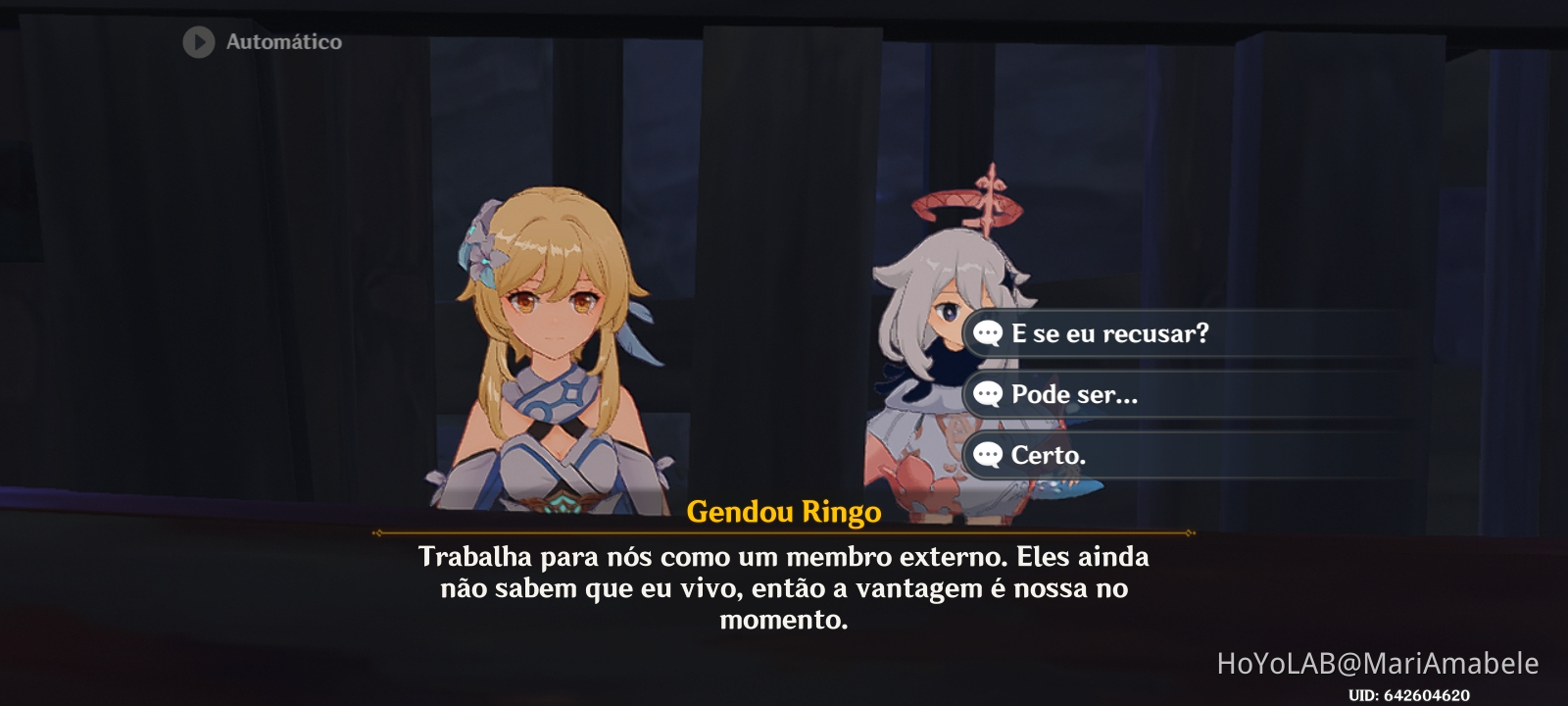
Task: Tap the chat icon on the last dialogue option
Action: coord(987,456)
